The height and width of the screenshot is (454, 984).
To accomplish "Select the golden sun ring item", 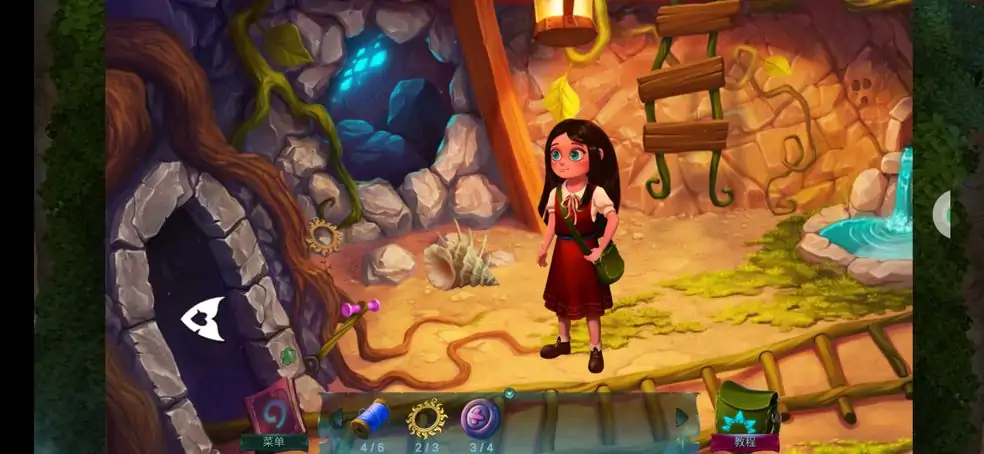I will [x=426, y=418].
